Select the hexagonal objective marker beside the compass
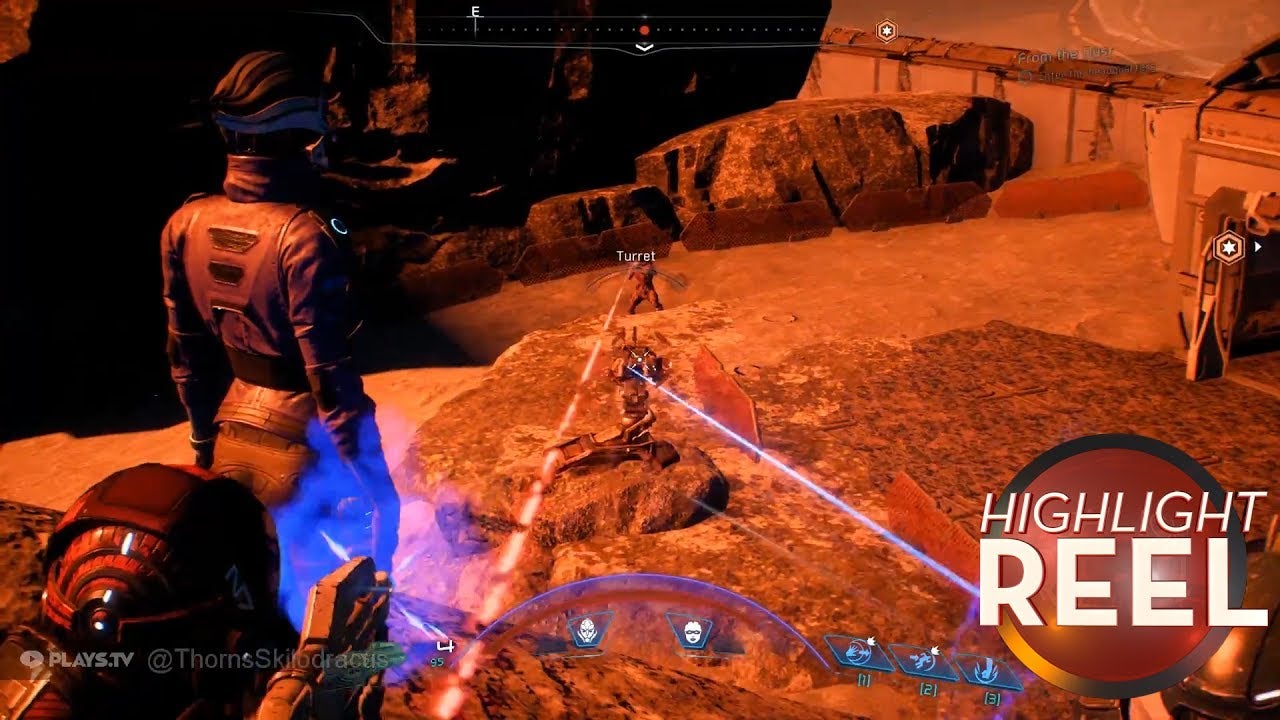The width and height of the screenshot is (1280, 720). [887, 31]
